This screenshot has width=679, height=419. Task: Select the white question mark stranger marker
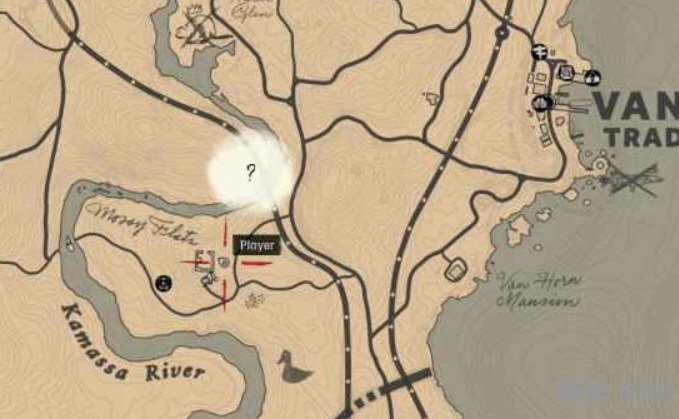(251, 172)
